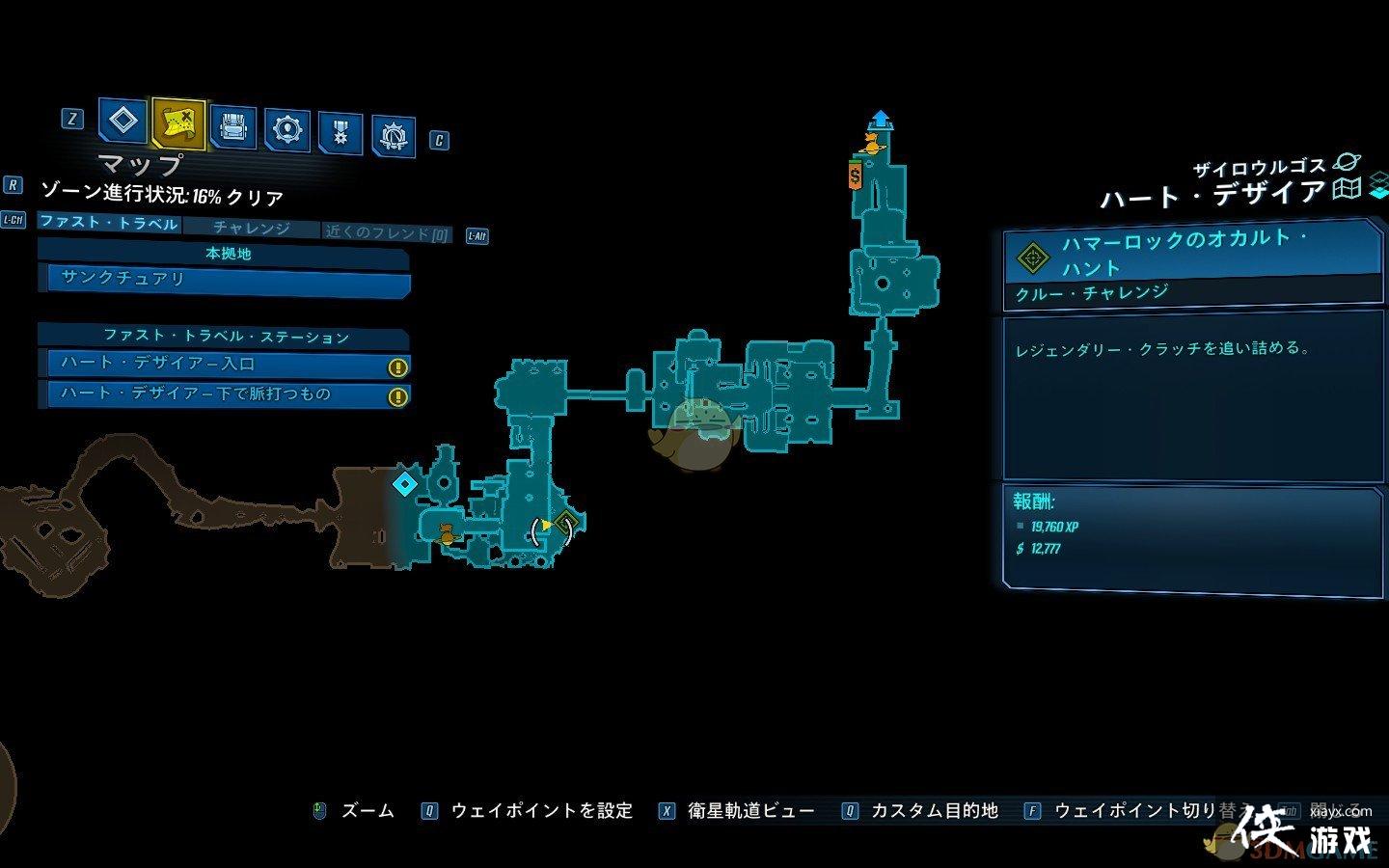Select ハート・デザイア－入口 fast travel station

point(224,365)
